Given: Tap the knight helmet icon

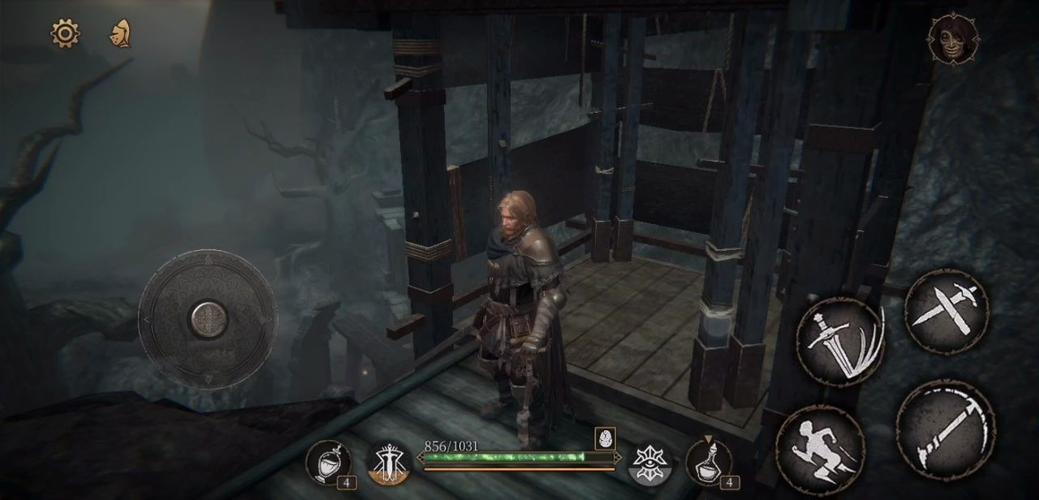Looking at the screenshot, I should click(121, 34).
